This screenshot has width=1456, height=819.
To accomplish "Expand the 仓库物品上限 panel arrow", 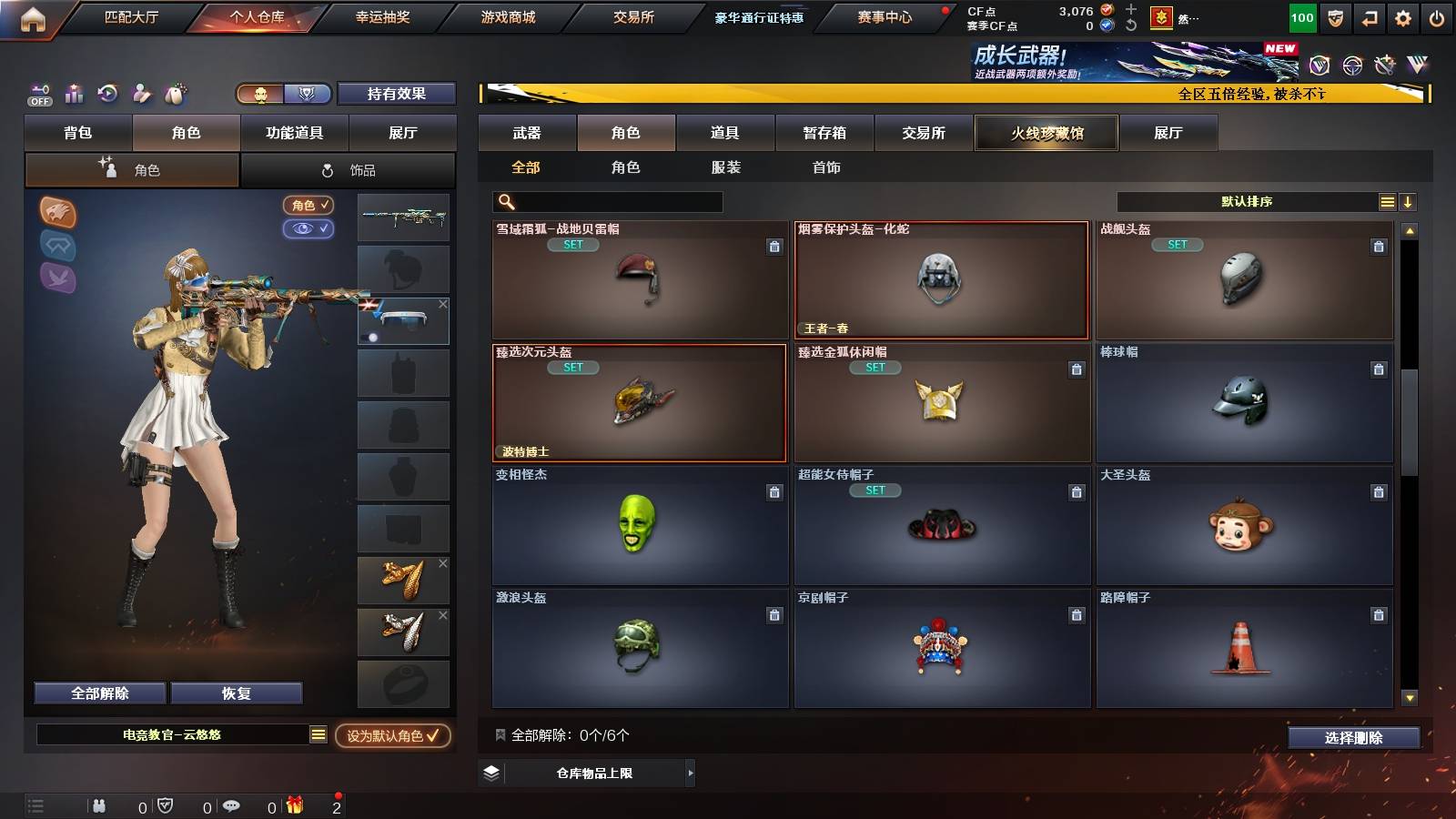I will (688, 774).
